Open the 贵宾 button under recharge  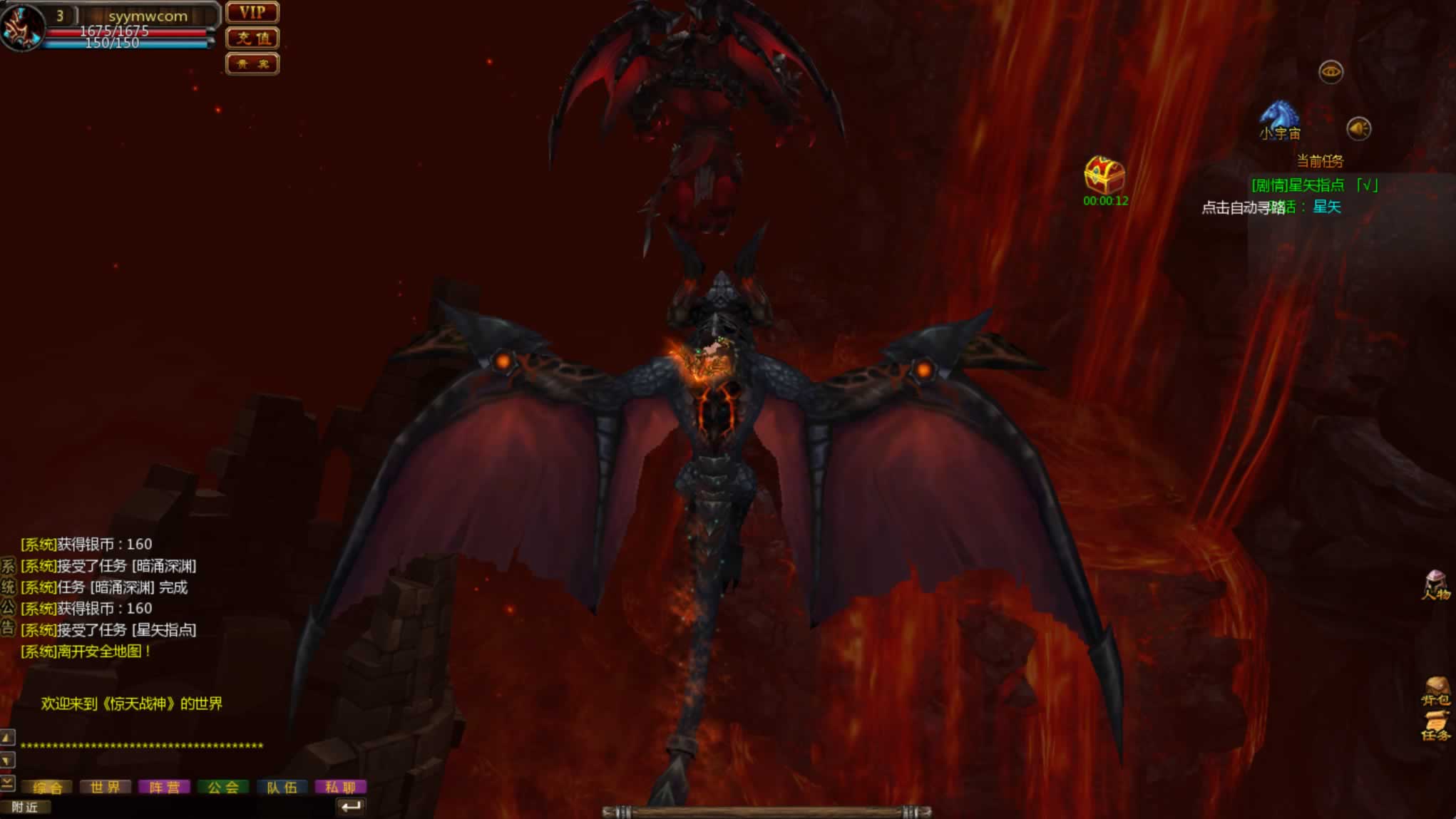[252, 64]
